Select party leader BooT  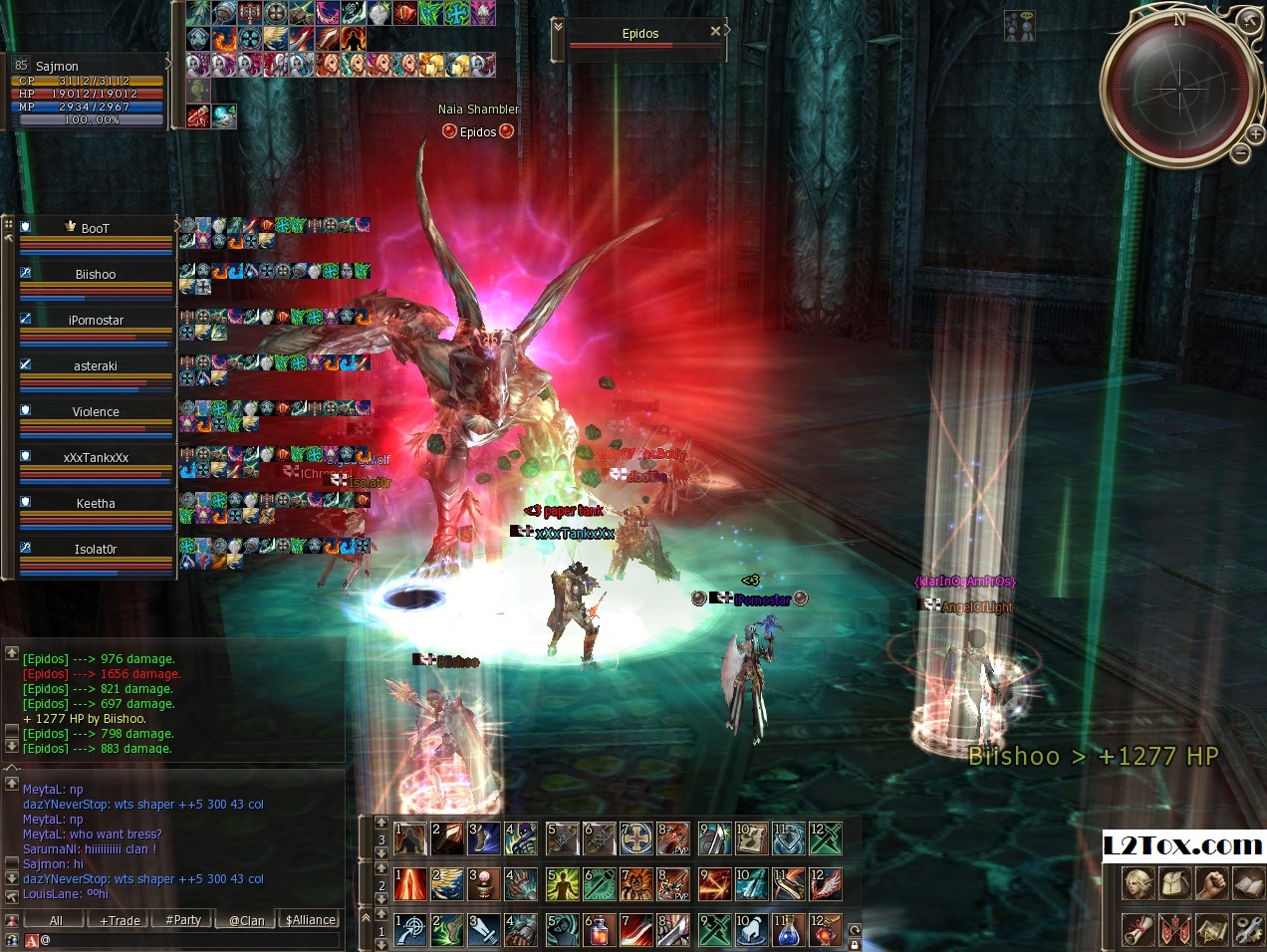tap(96, 229)
